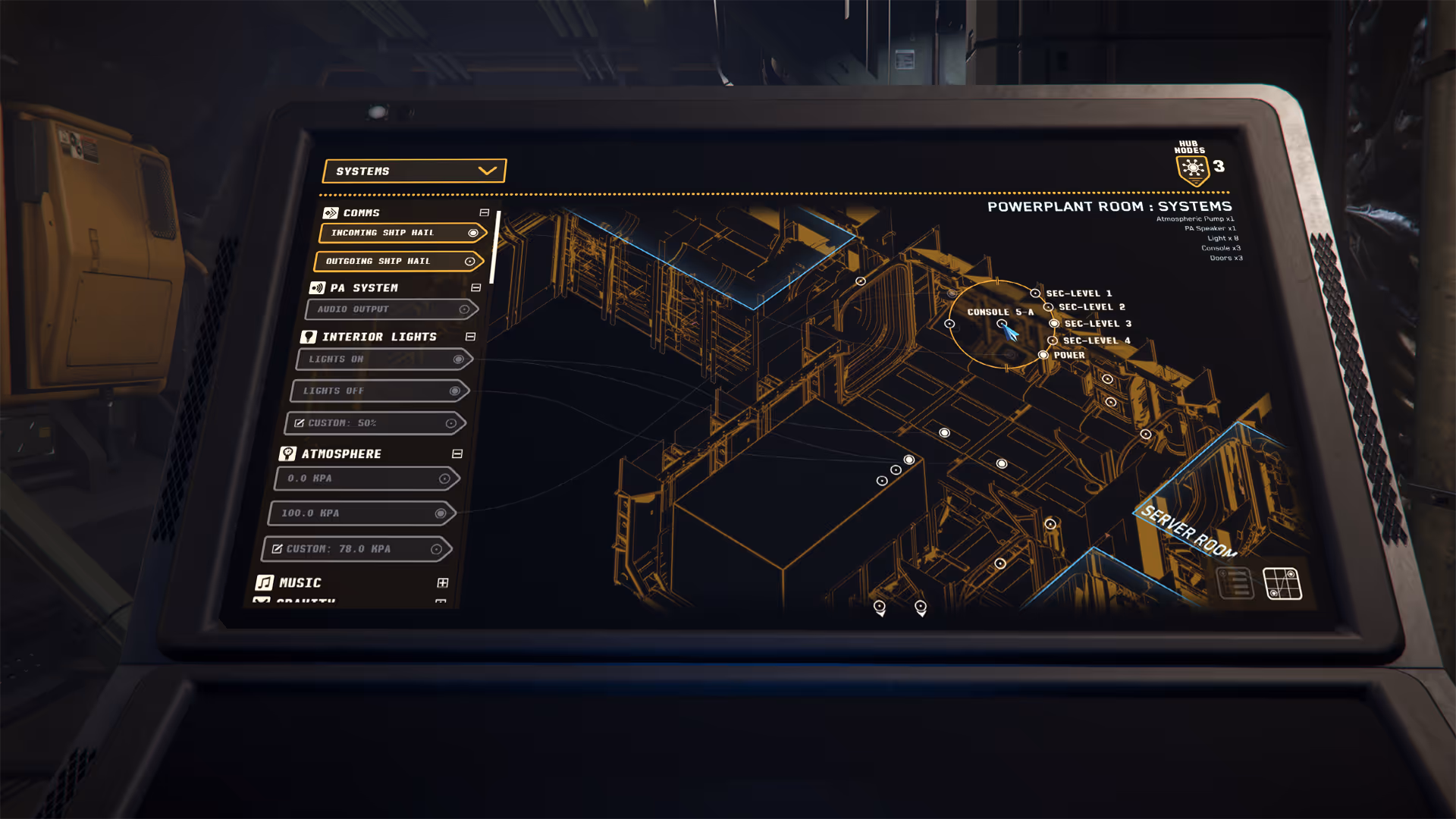Expand the Music section
Image resolution: width=1456 pixels, height=819 pixels.
click(x=443, y=583)
